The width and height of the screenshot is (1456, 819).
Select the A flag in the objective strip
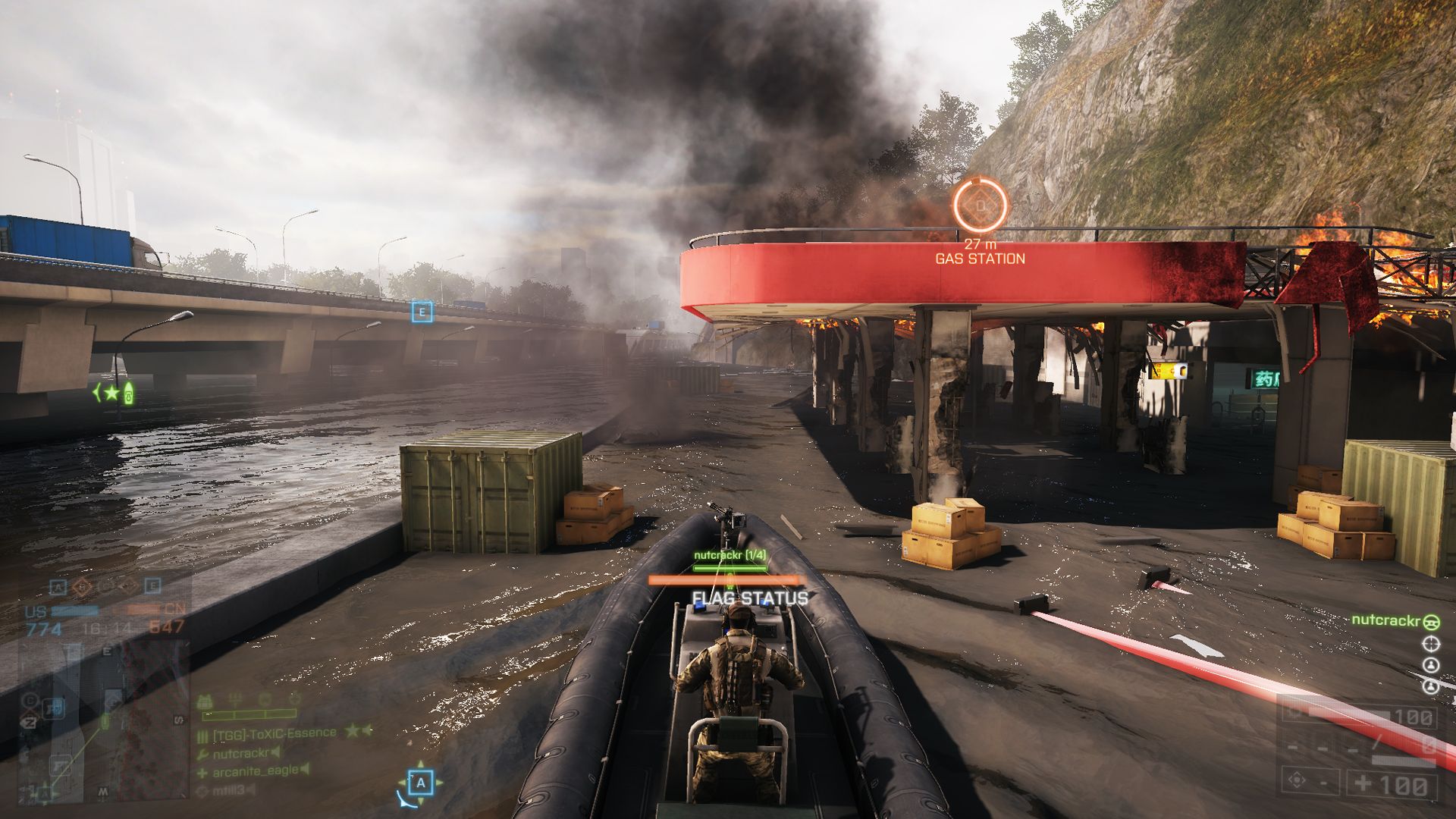pyautogui.click(x=58, y=587)
